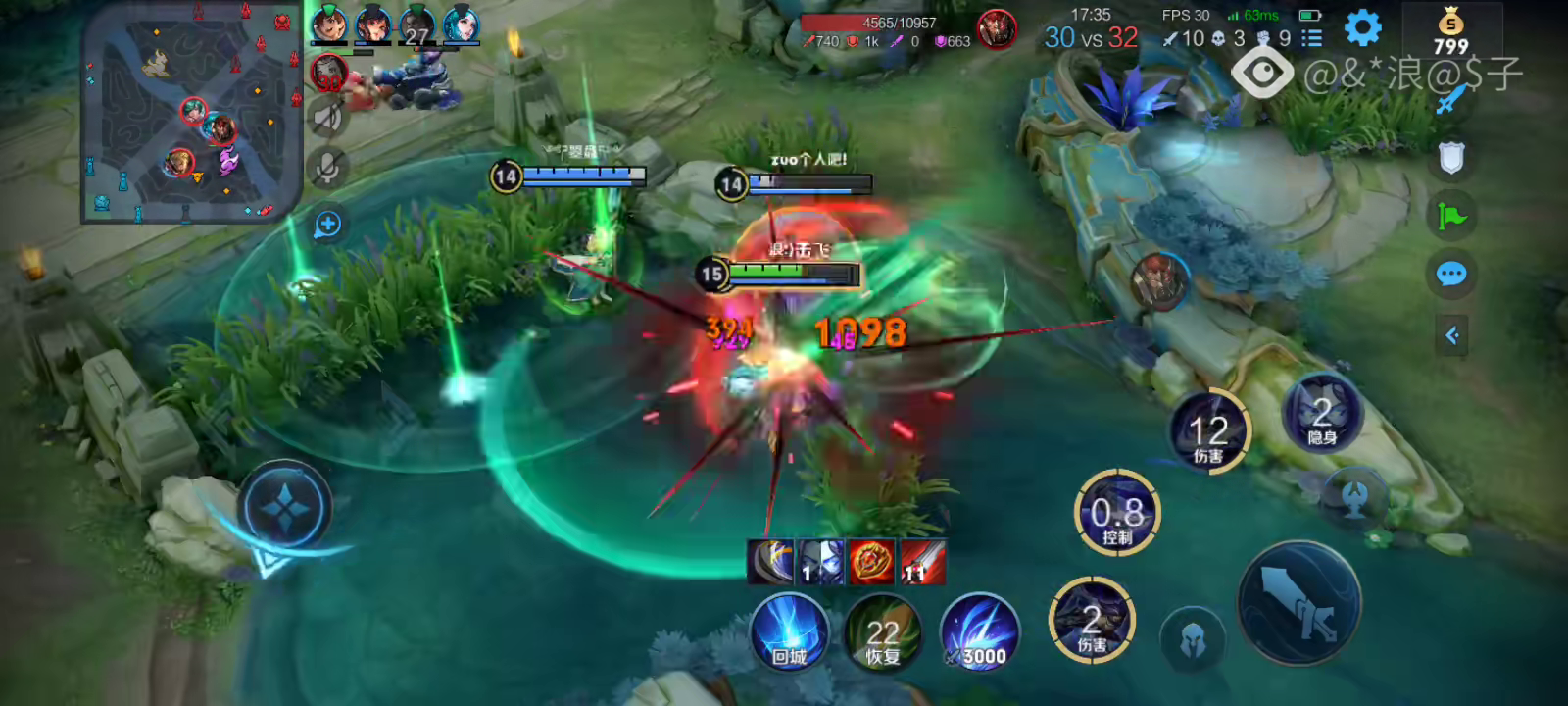
Task: Send the sword attack signal
Action: pyautogui.click(x=1451, y=99)
